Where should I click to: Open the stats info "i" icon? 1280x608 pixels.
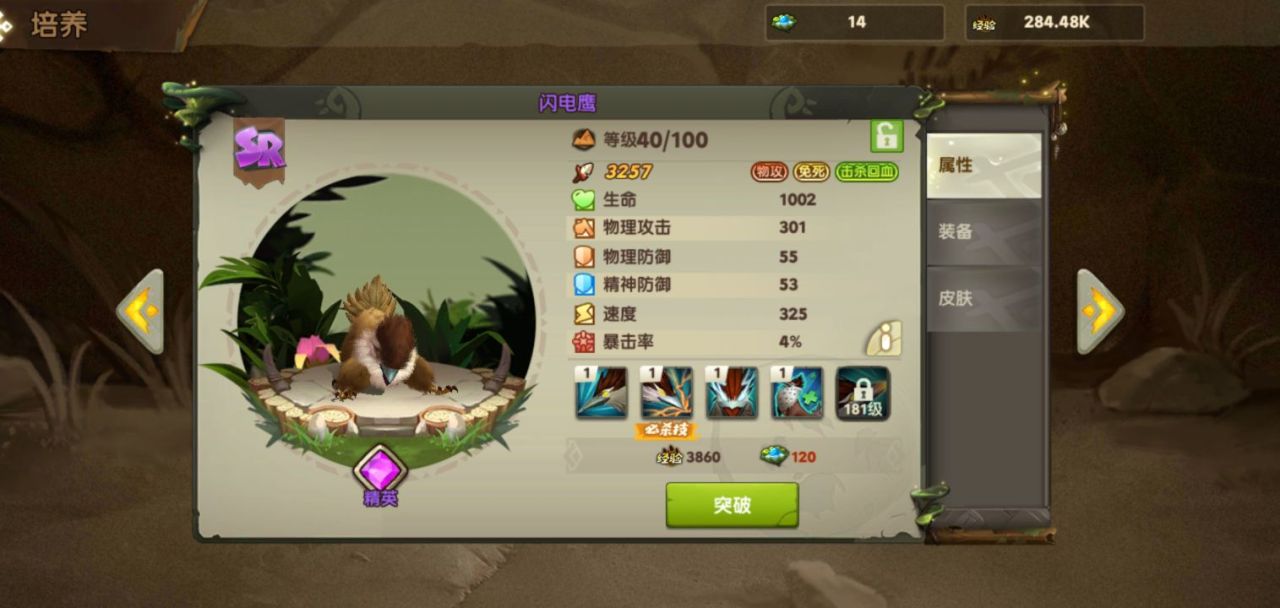(x=884, y=339)
